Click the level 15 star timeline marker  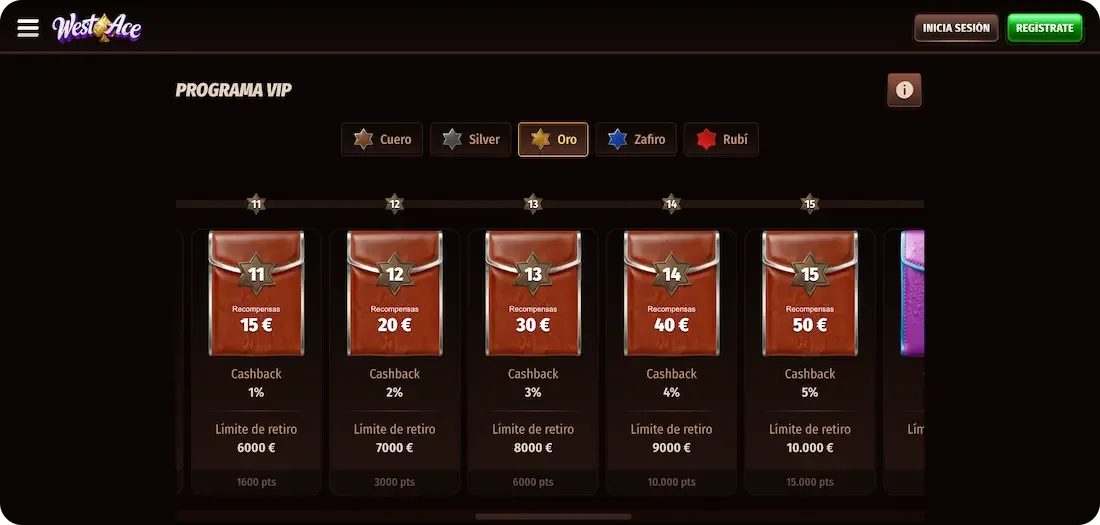click(x=810, y=204)
